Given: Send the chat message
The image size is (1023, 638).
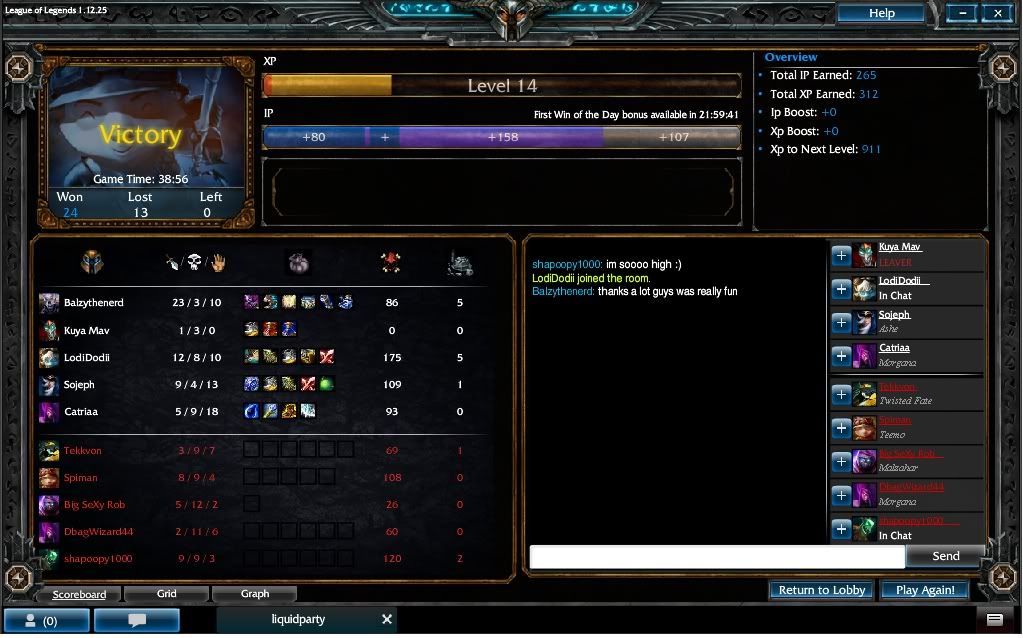Looking at the screenshot, I should click(x=945, y=556).
